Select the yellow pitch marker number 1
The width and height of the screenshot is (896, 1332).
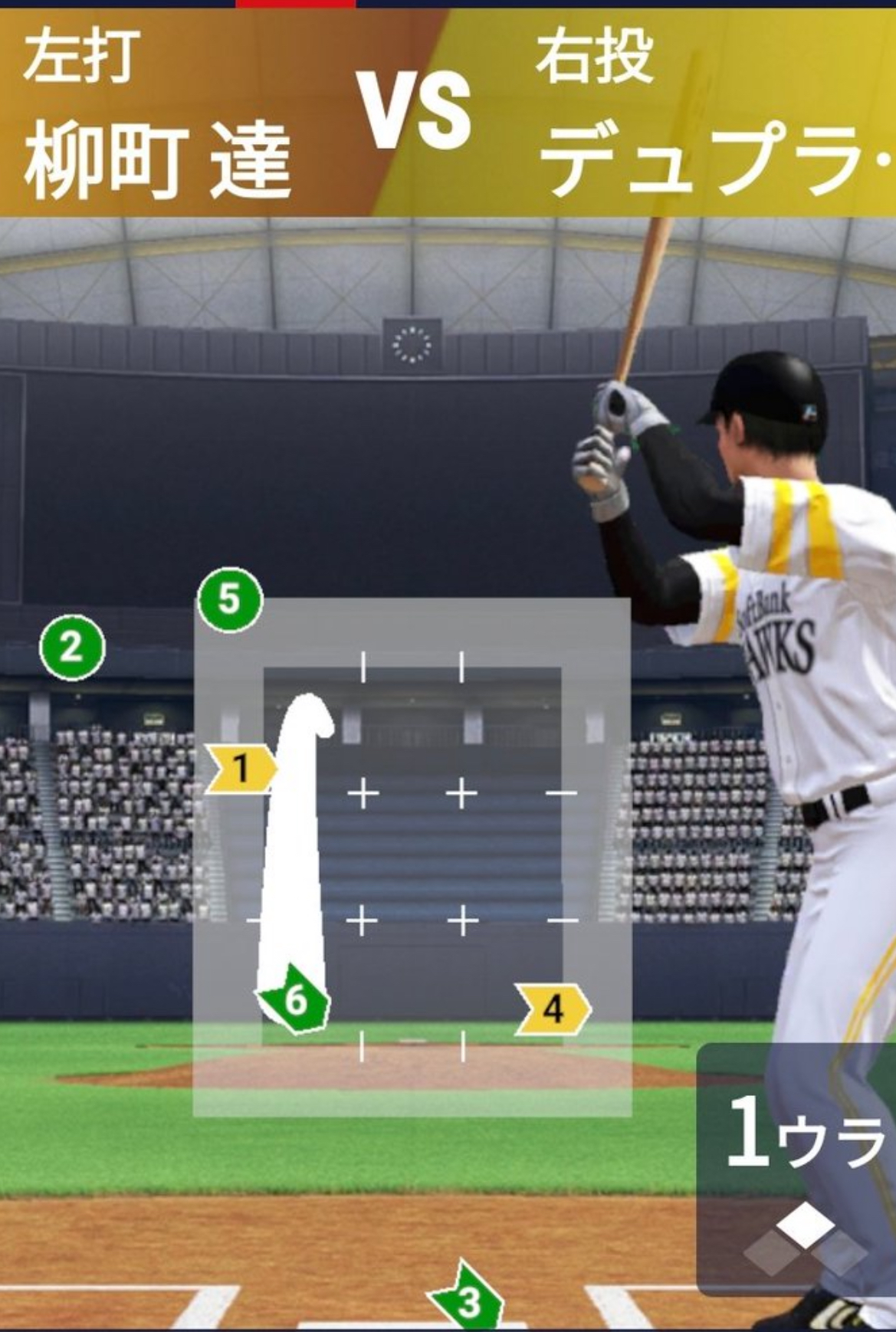(241, 769)
